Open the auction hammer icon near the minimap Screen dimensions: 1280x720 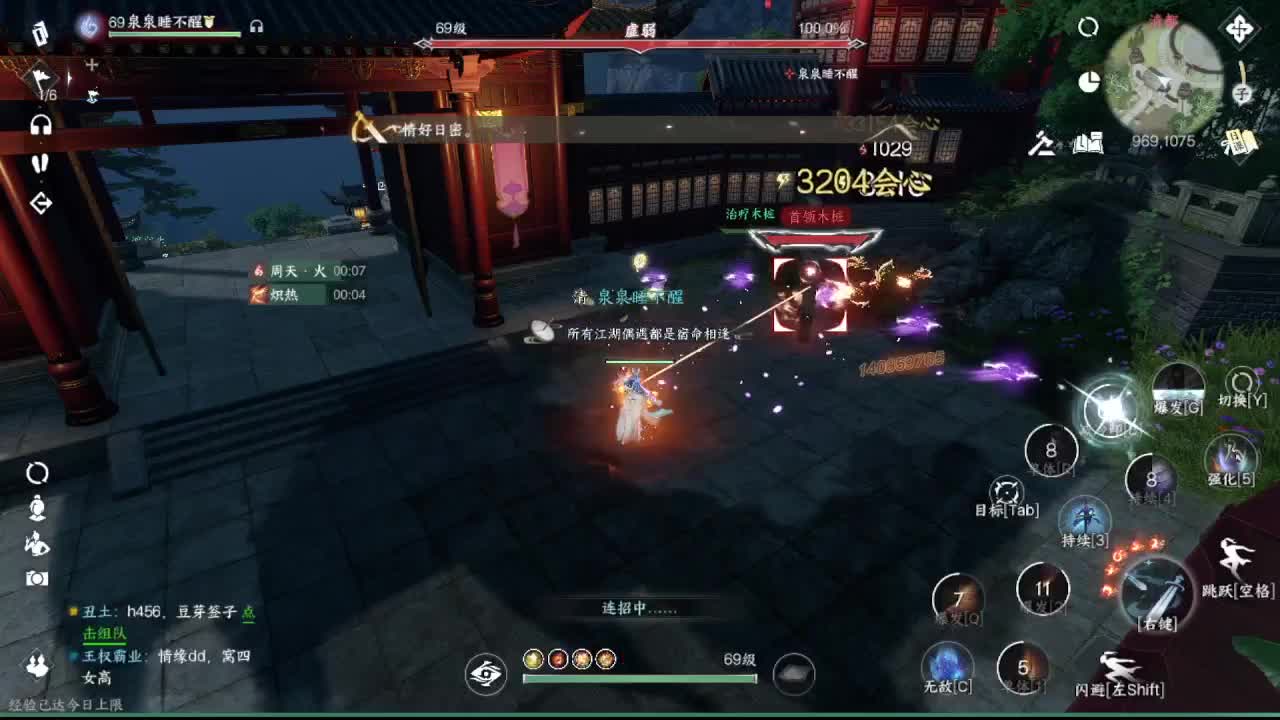(1040, 145)
